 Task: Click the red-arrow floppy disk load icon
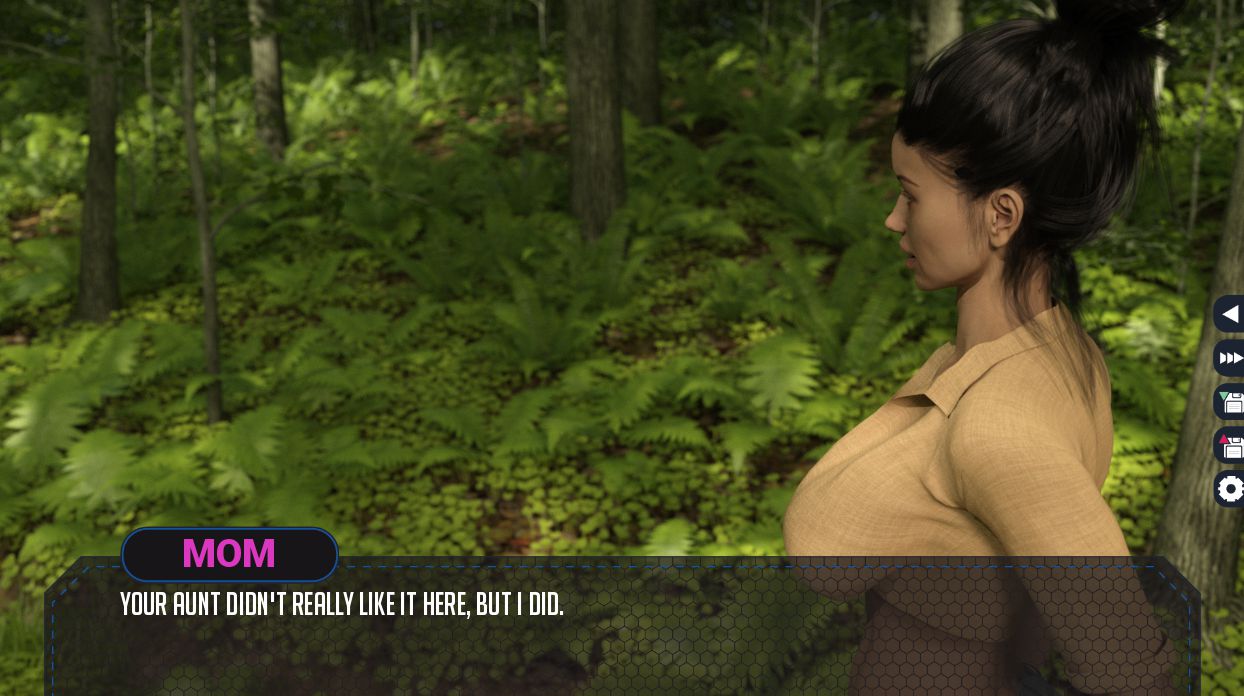1230,445
